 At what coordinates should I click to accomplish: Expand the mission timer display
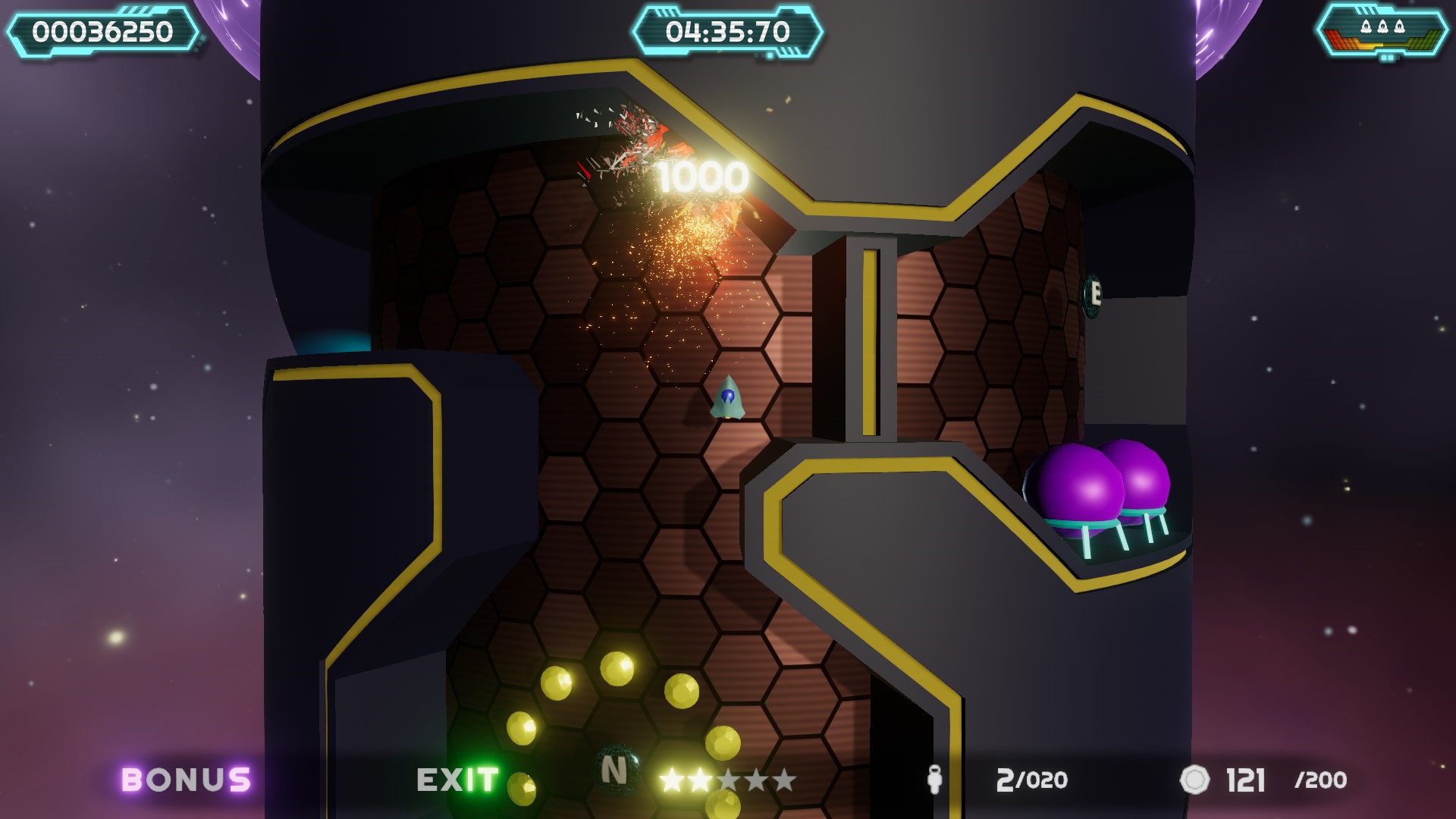[730, 30]
